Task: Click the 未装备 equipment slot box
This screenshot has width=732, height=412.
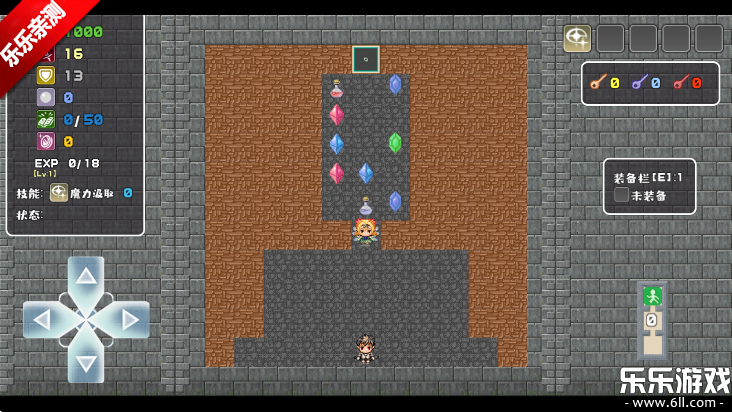Action: click(622, 195)
